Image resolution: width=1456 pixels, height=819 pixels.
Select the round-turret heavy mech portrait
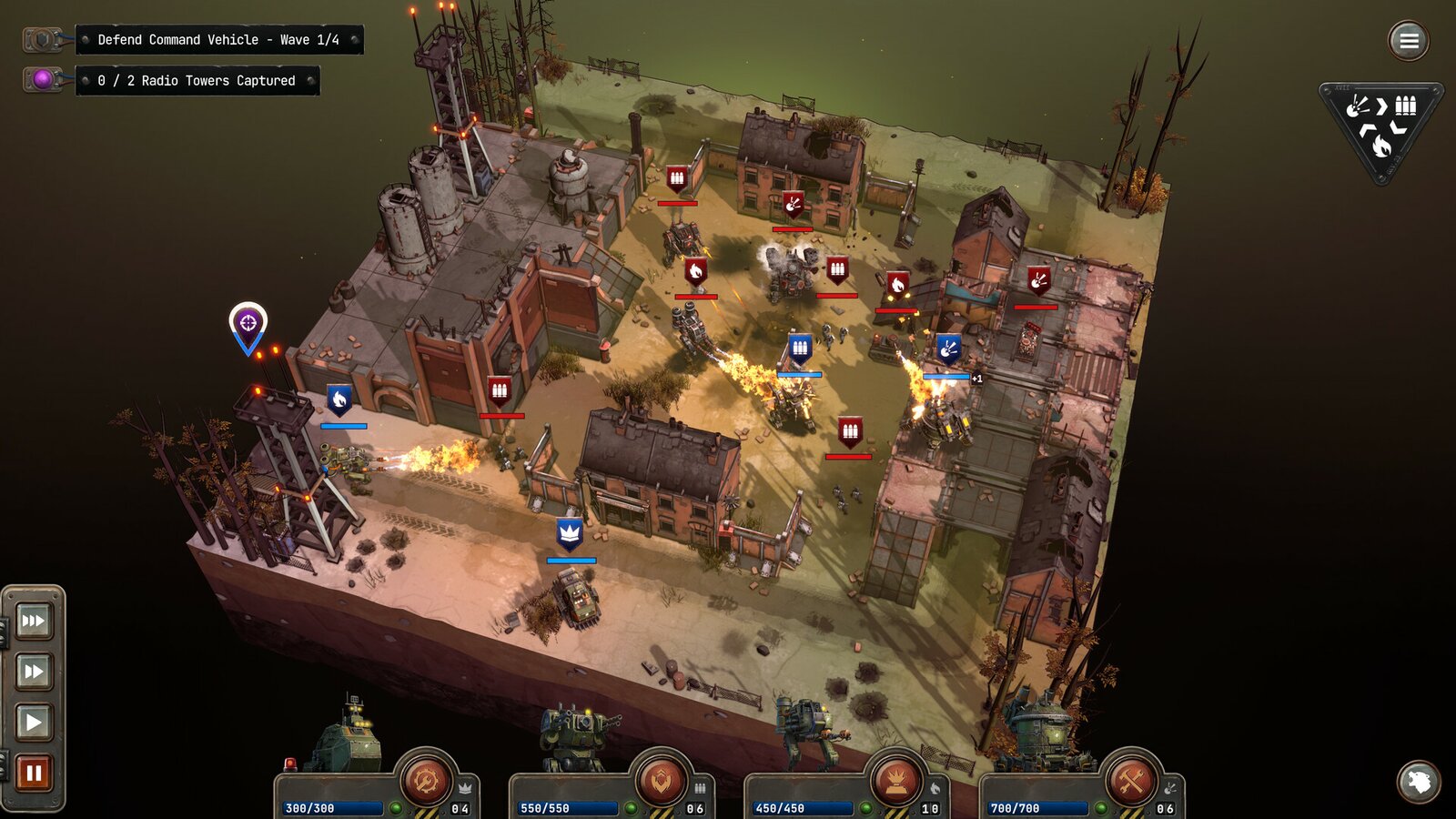click(1042, 735)
